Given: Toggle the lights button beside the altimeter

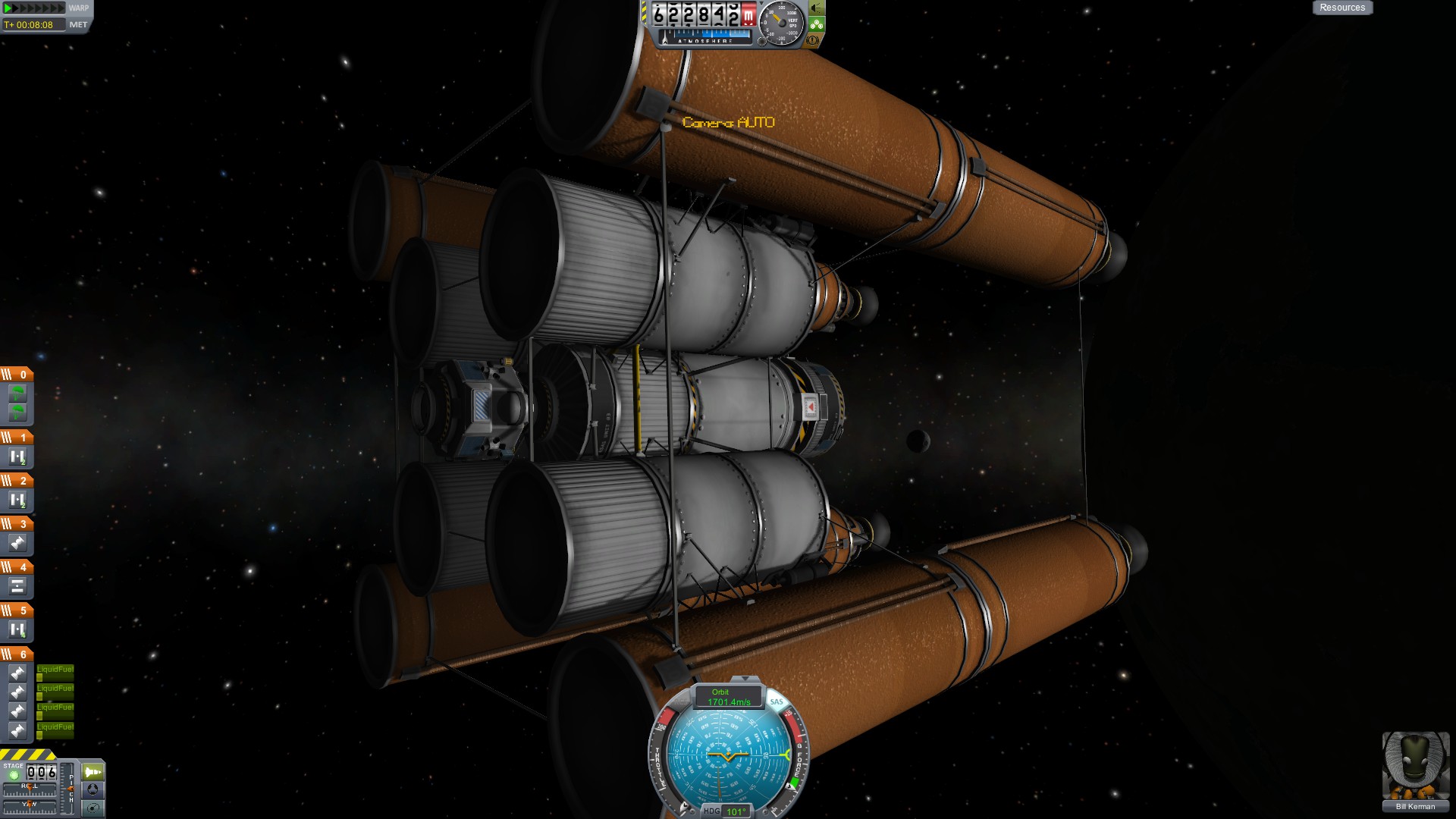Looking at the screenshot, I should click(817, 8).
